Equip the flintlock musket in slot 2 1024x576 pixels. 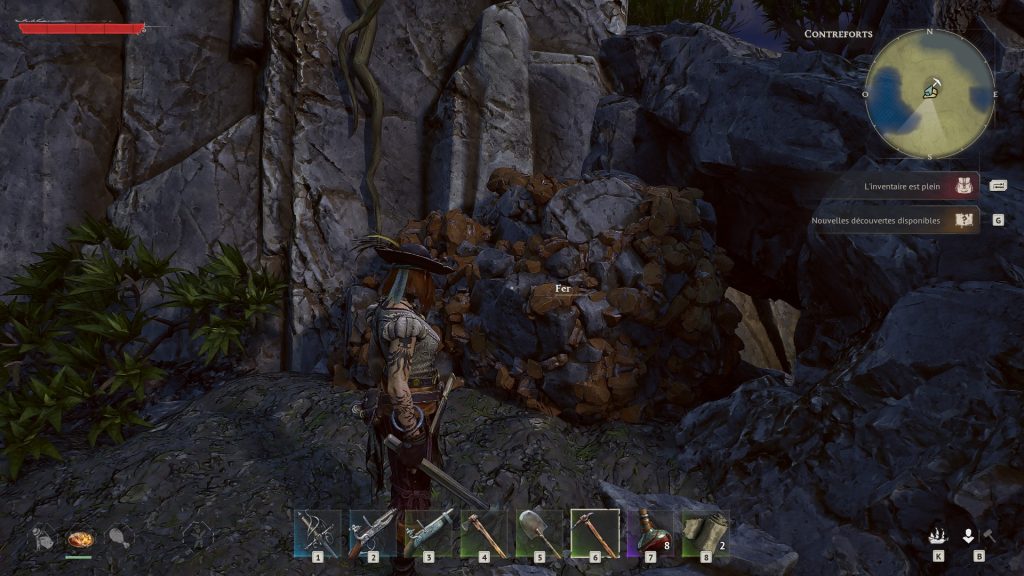[373, 532]
